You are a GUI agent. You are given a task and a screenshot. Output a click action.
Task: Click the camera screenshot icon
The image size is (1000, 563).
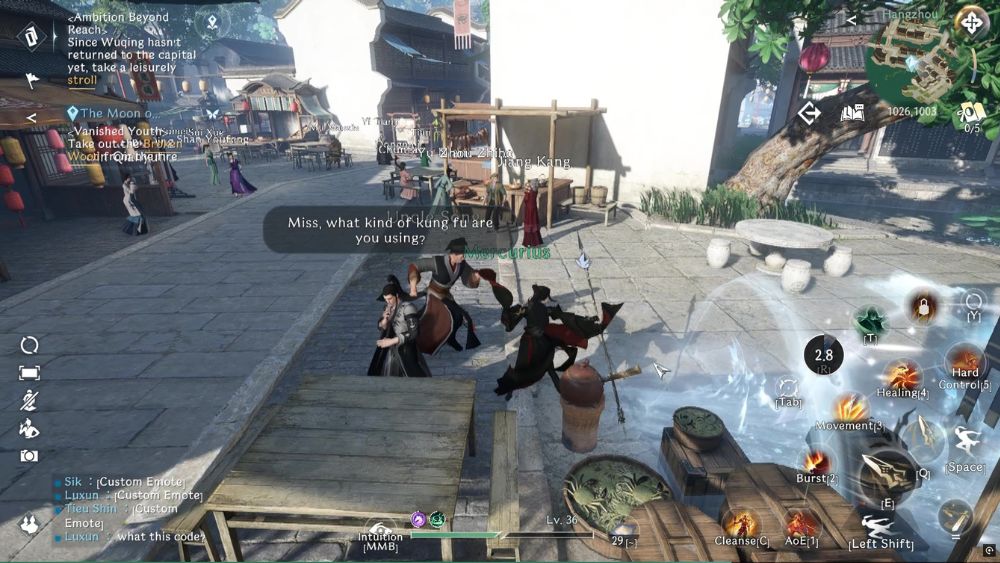29,456
